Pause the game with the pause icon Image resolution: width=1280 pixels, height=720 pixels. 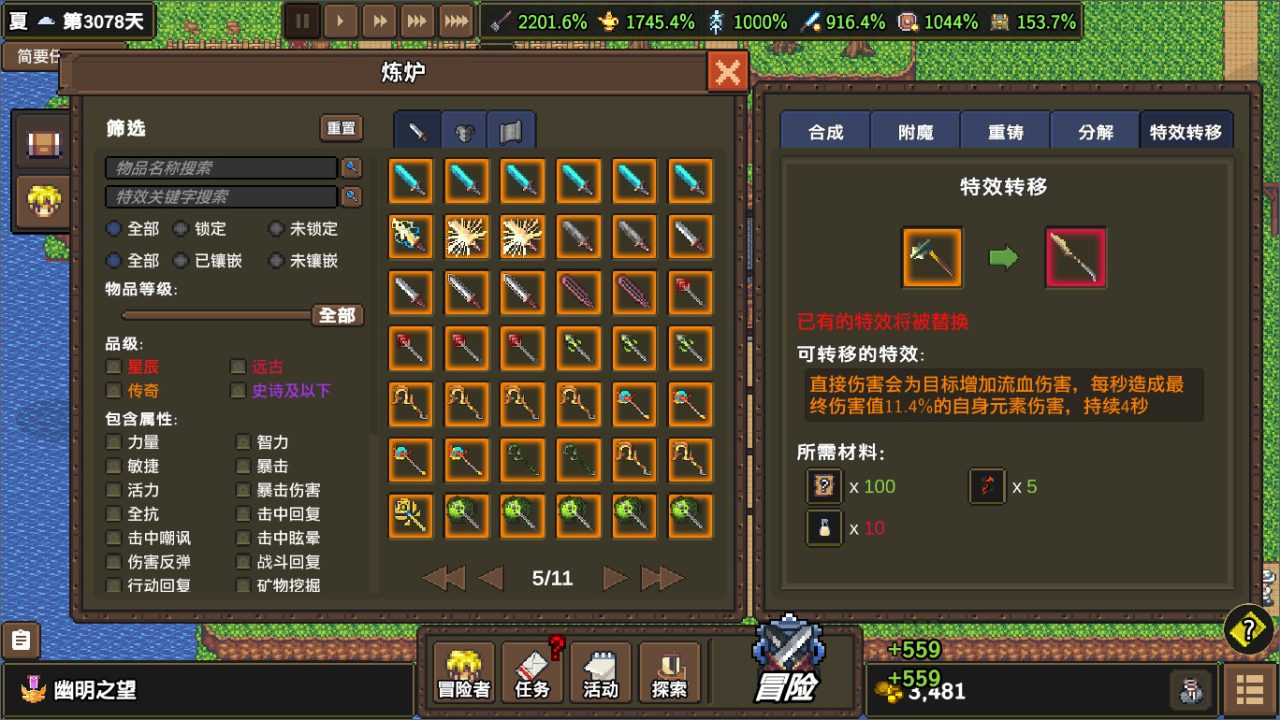tap(302, 19)
